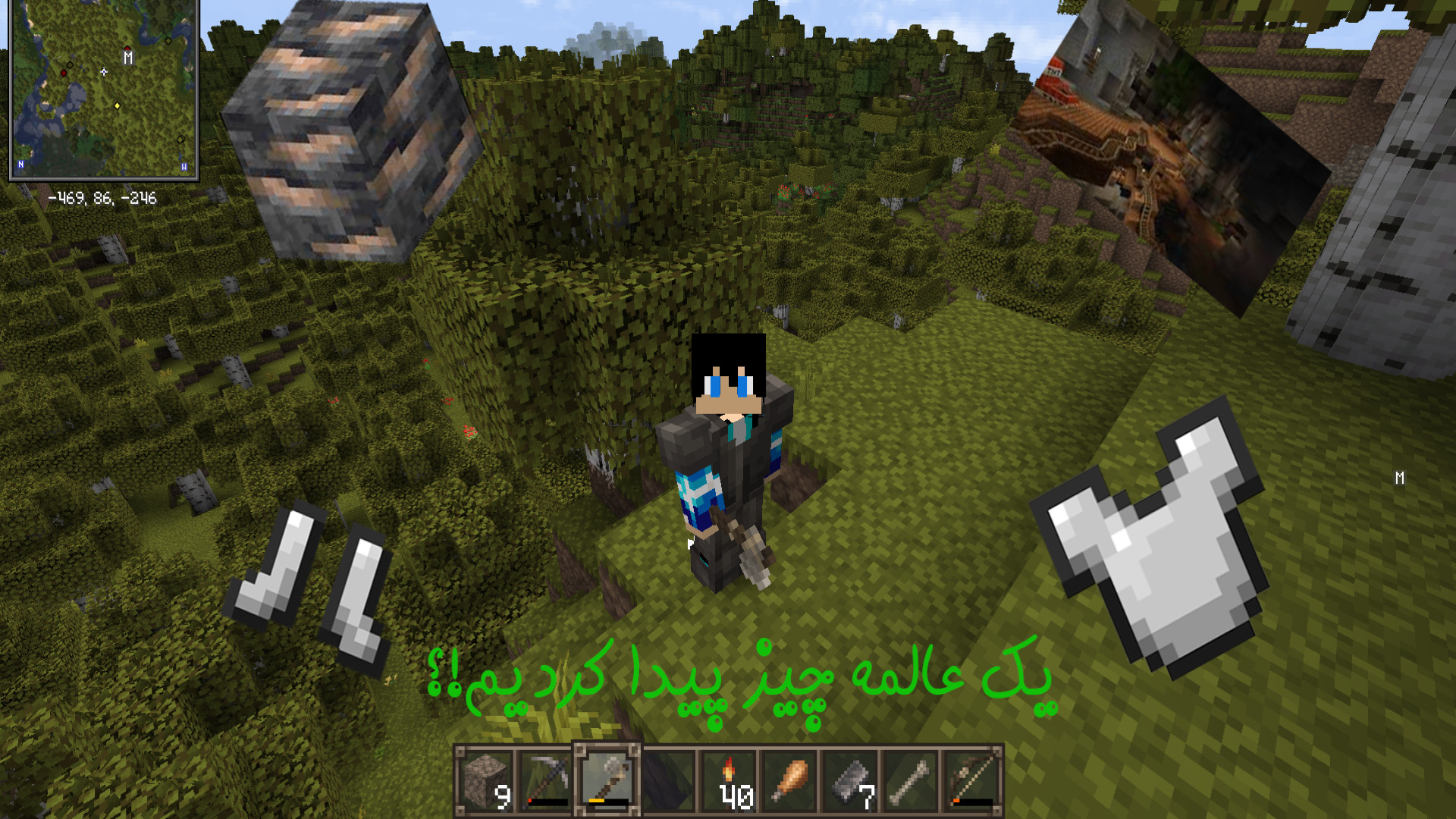Select the M waypoint marker on minimap
The height and width of the screenshot is (819, 1456).
point(128,58)
